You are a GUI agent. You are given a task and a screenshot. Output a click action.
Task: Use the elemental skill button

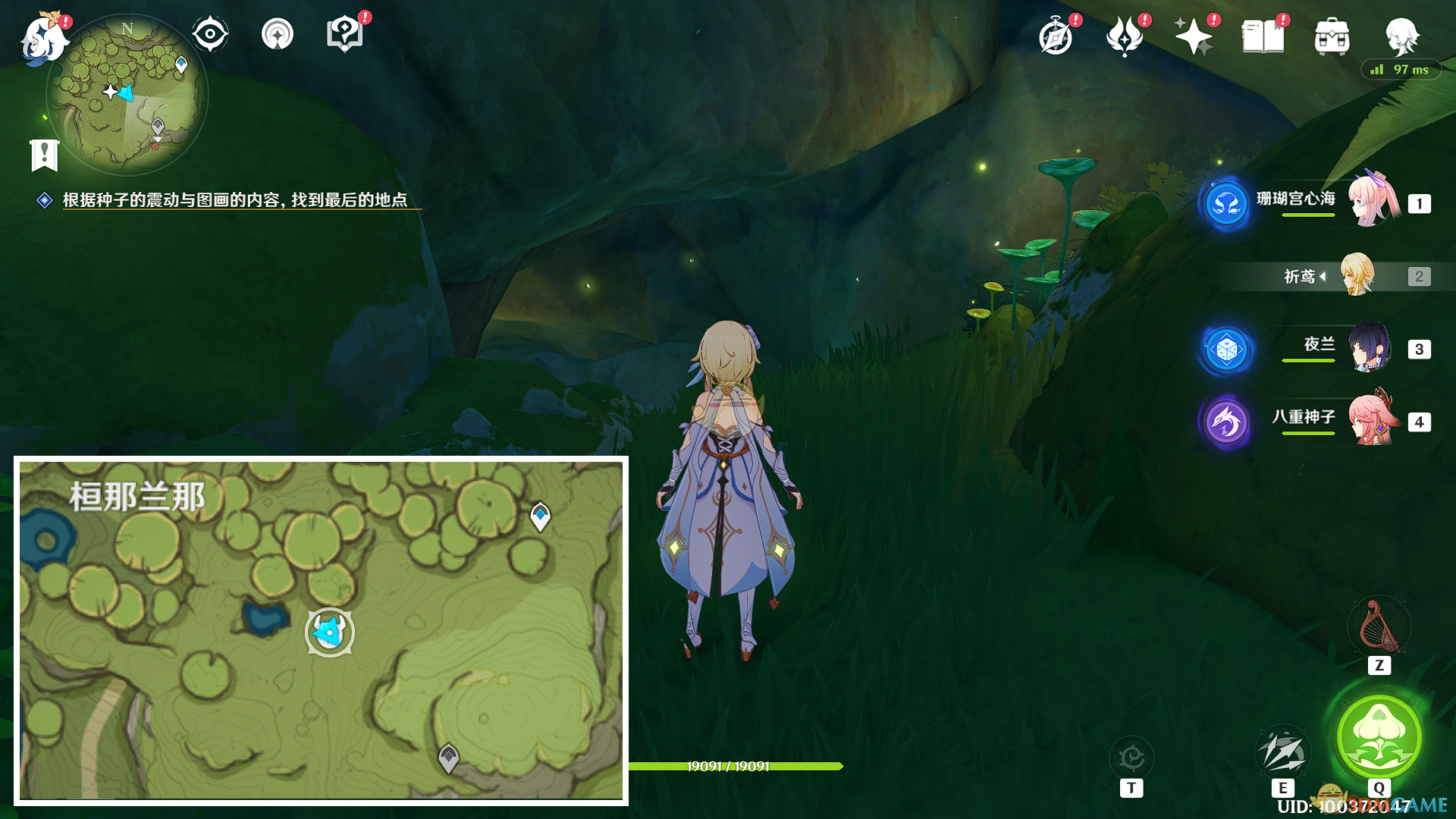[1282, 752]
